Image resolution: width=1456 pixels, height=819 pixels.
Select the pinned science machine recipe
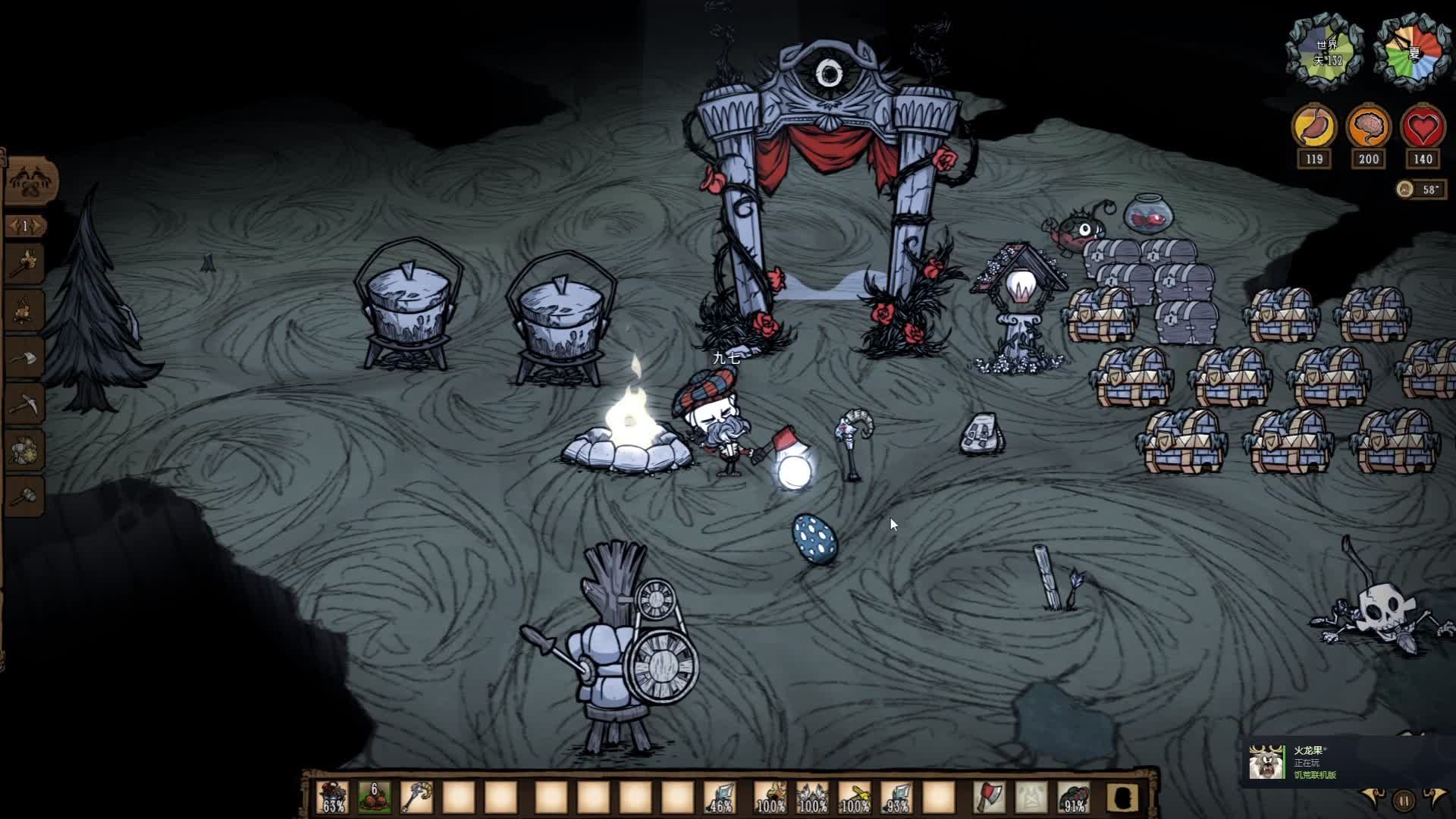coord(25,450)
